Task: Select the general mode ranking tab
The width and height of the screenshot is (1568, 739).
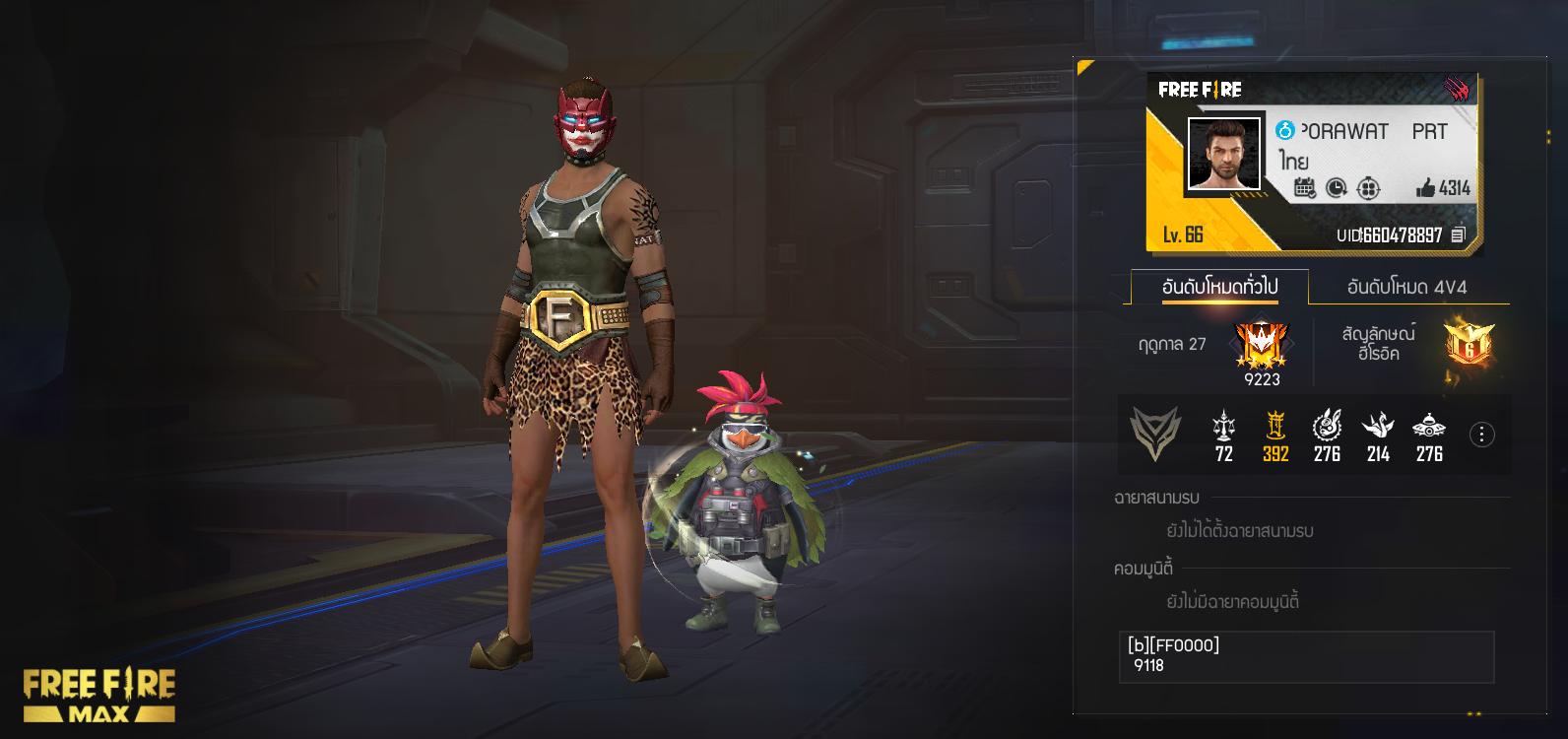Action: coord(1219,287)
